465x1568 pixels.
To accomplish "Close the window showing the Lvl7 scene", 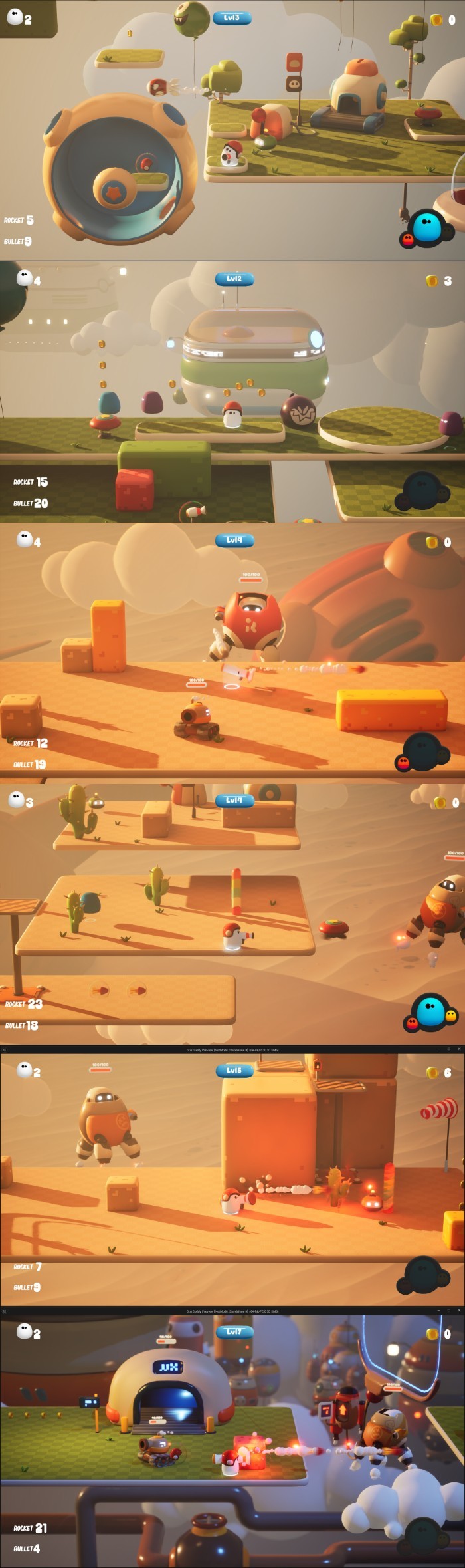I will pos(458,1310).
